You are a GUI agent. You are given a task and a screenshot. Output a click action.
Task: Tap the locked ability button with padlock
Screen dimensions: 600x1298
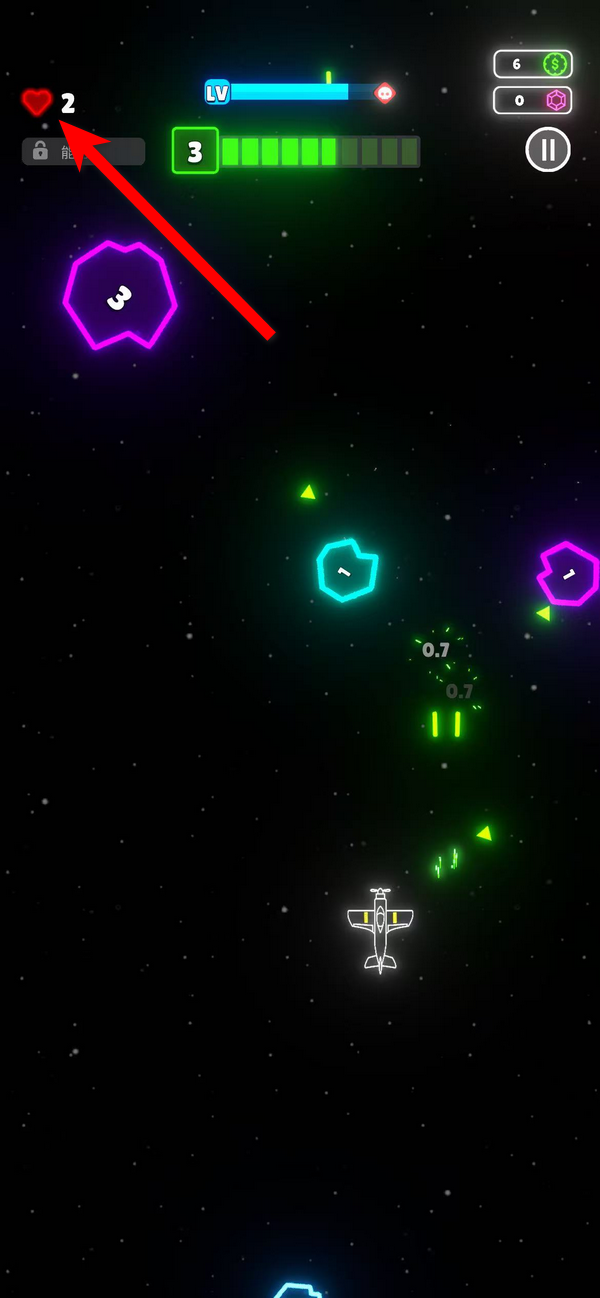coord(83,151)
